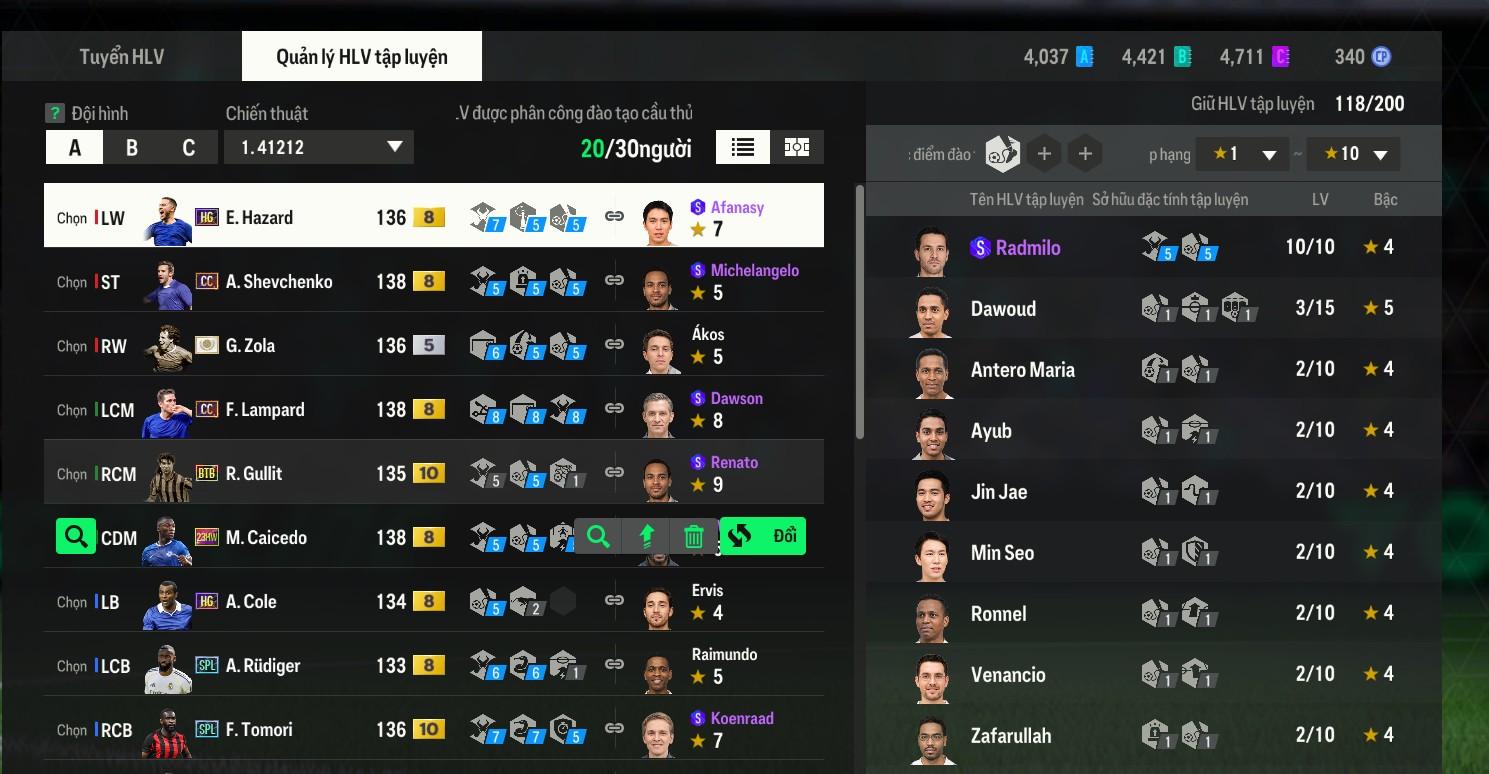The height and width of the screenshot is (774, 1489).
Task: Select squad B
Action: coord(132,148)
